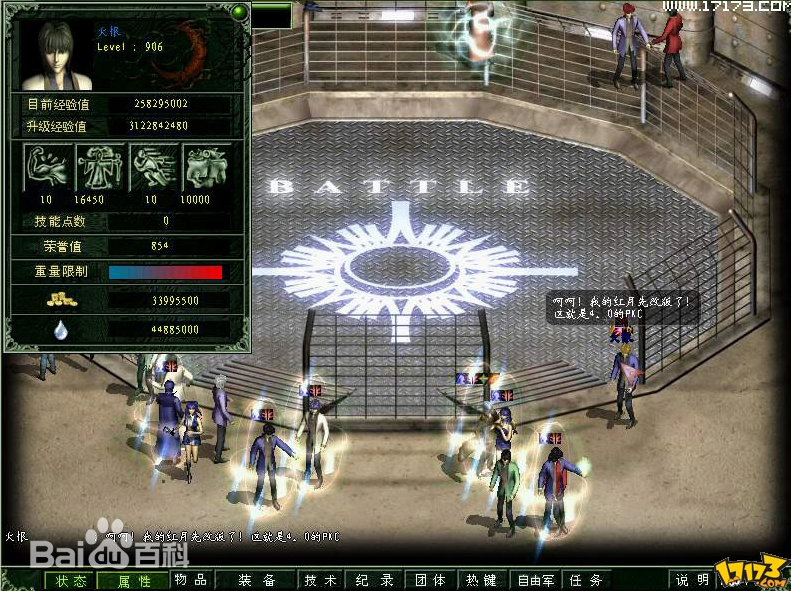The width and height of the screenshot is (791, 591).
Task: View the 纪录 records panel
Action: click(x=374, y=580)
